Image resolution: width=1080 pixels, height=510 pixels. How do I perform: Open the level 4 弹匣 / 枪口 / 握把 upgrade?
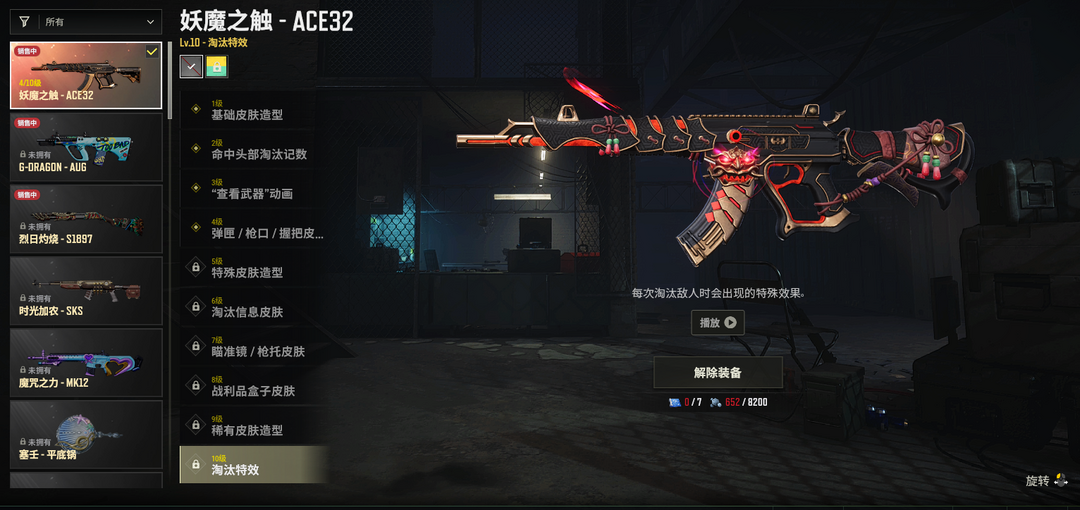(254, 229)
